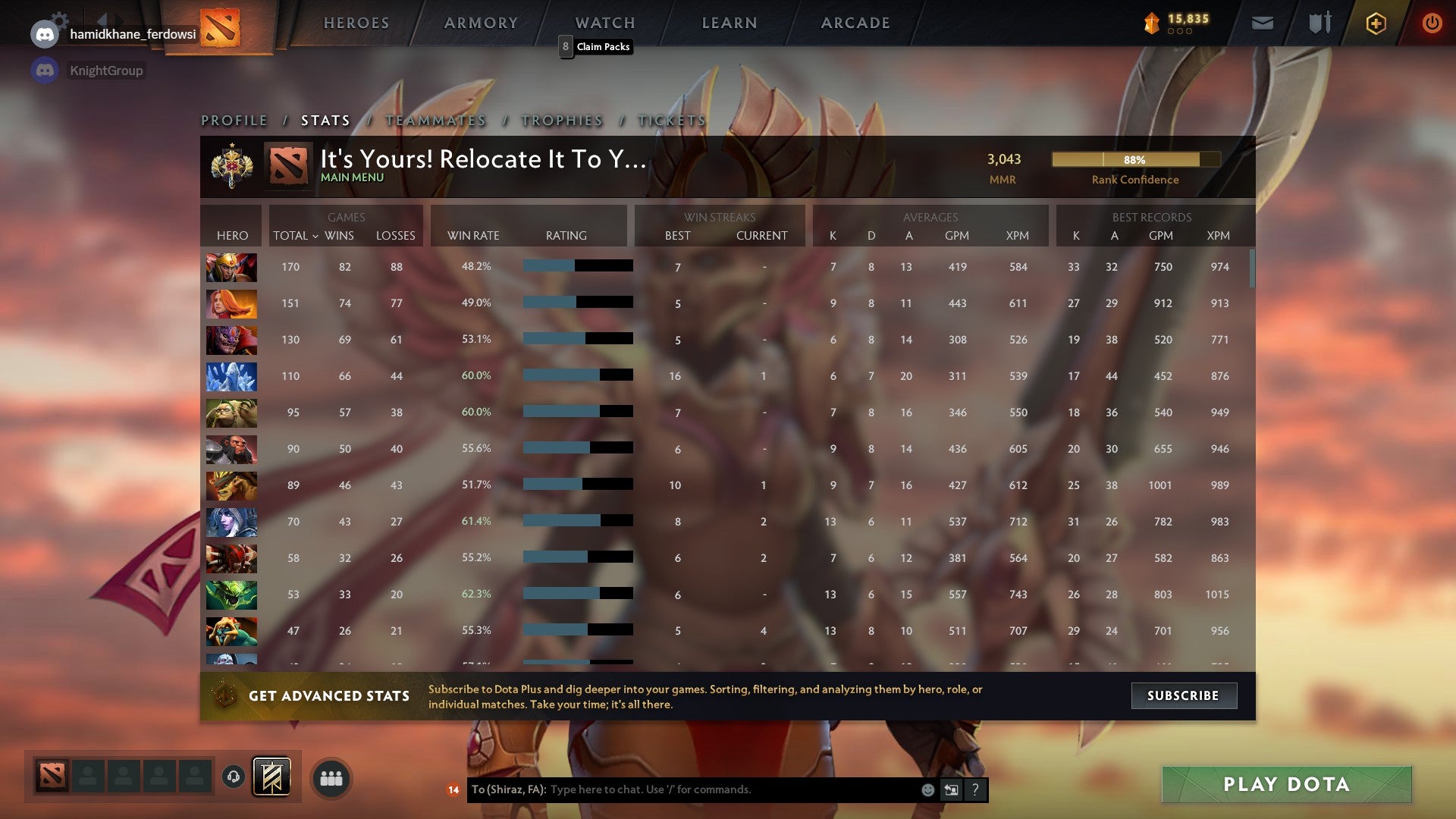Open the emoticon picker in the chat bar
The width and height of the screenshot is (1456, 819).
coord(927,789)
